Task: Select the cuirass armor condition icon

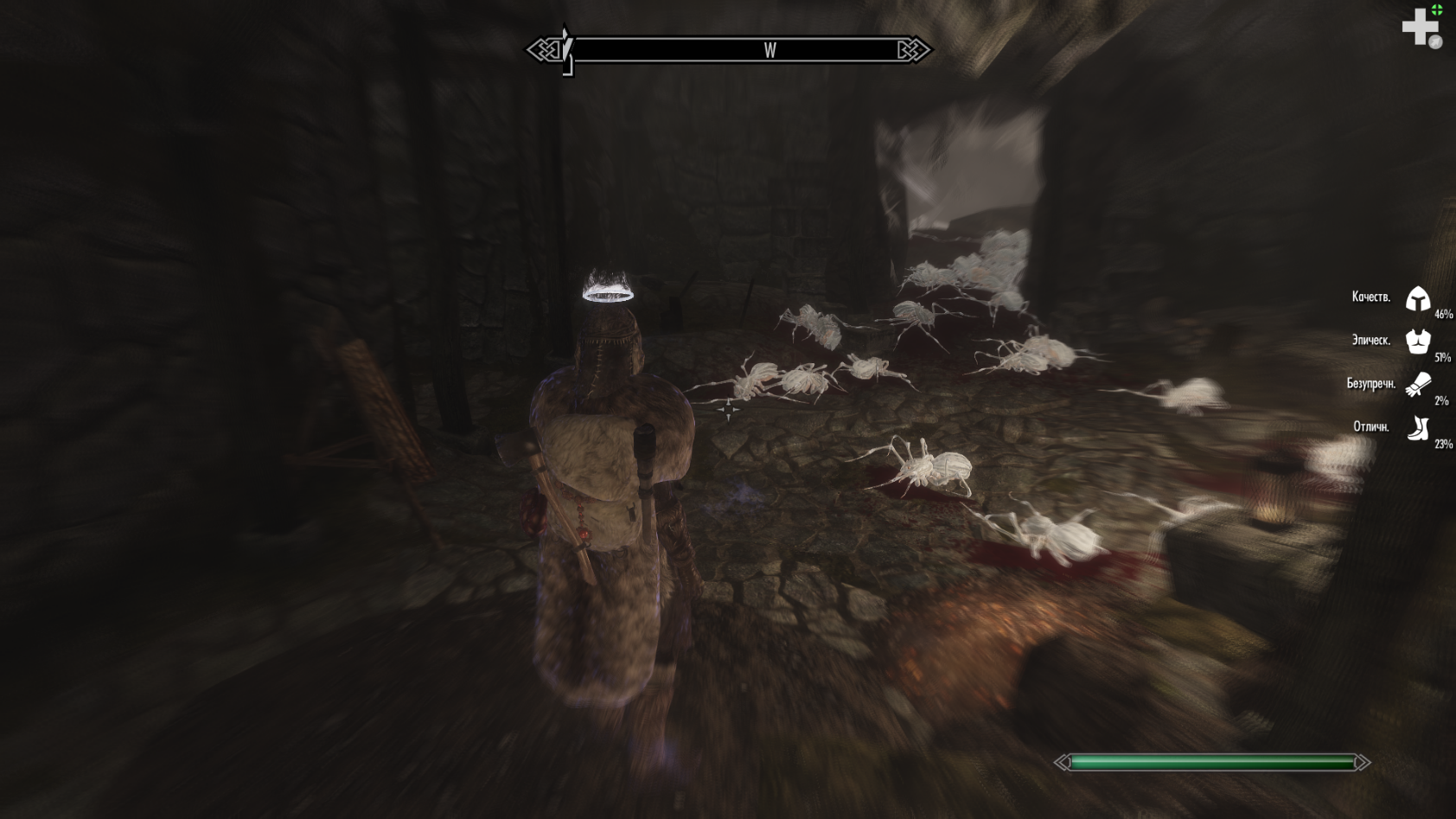Action: click(1417, 342)
